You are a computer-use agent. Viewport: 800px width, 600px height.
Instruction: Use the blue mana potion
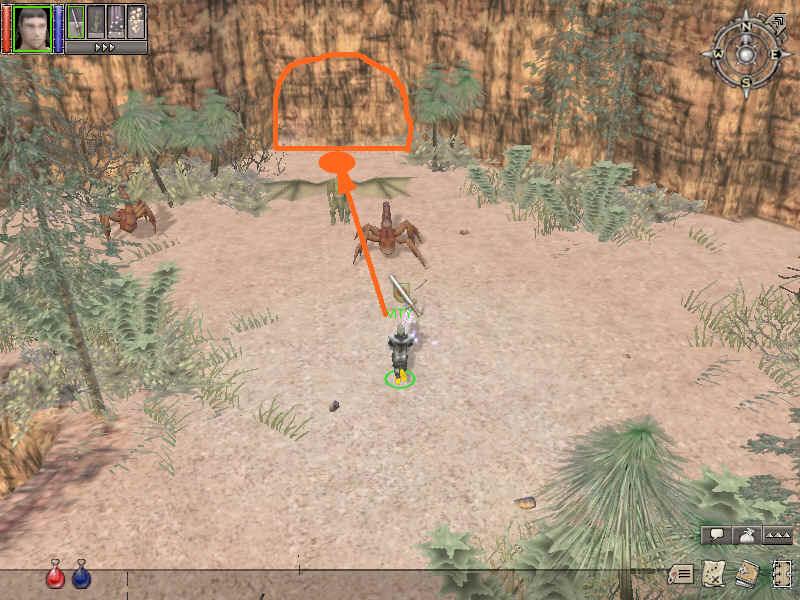(81, 576)
